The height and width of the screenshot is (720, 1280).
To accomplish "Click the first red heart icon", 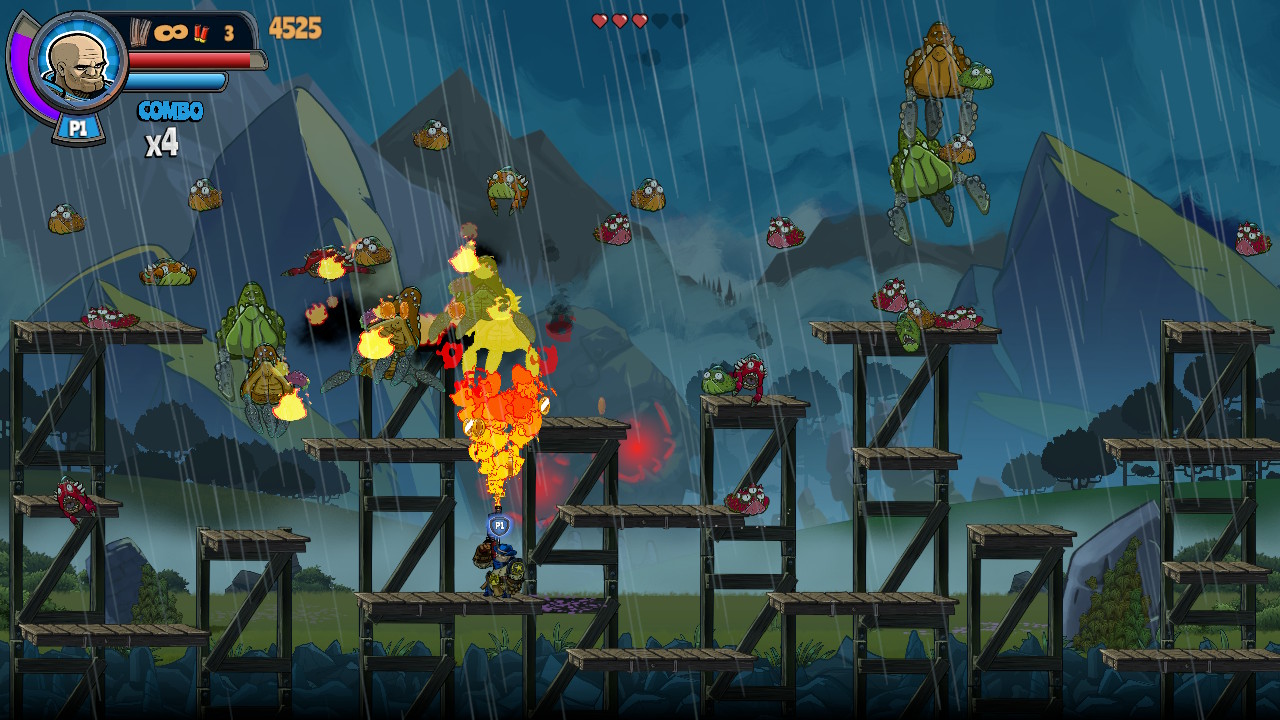I will [600, 18].
